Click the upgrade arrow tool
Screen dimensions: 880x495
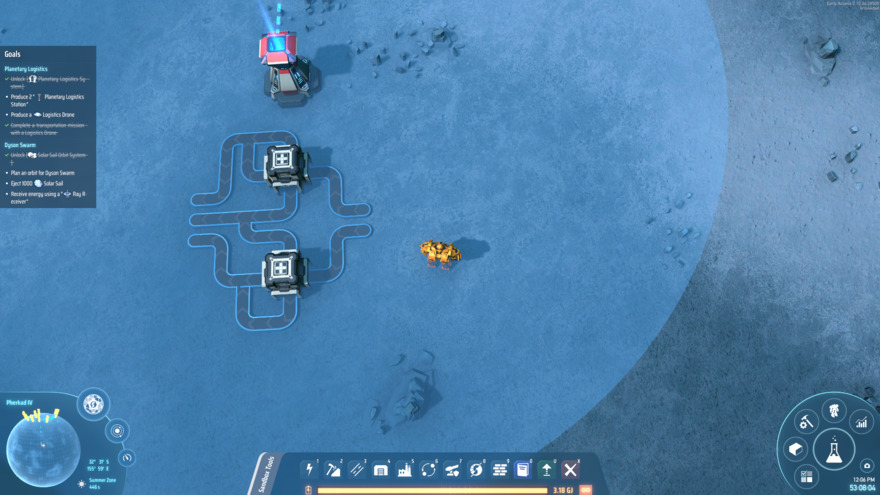[546, 469]
